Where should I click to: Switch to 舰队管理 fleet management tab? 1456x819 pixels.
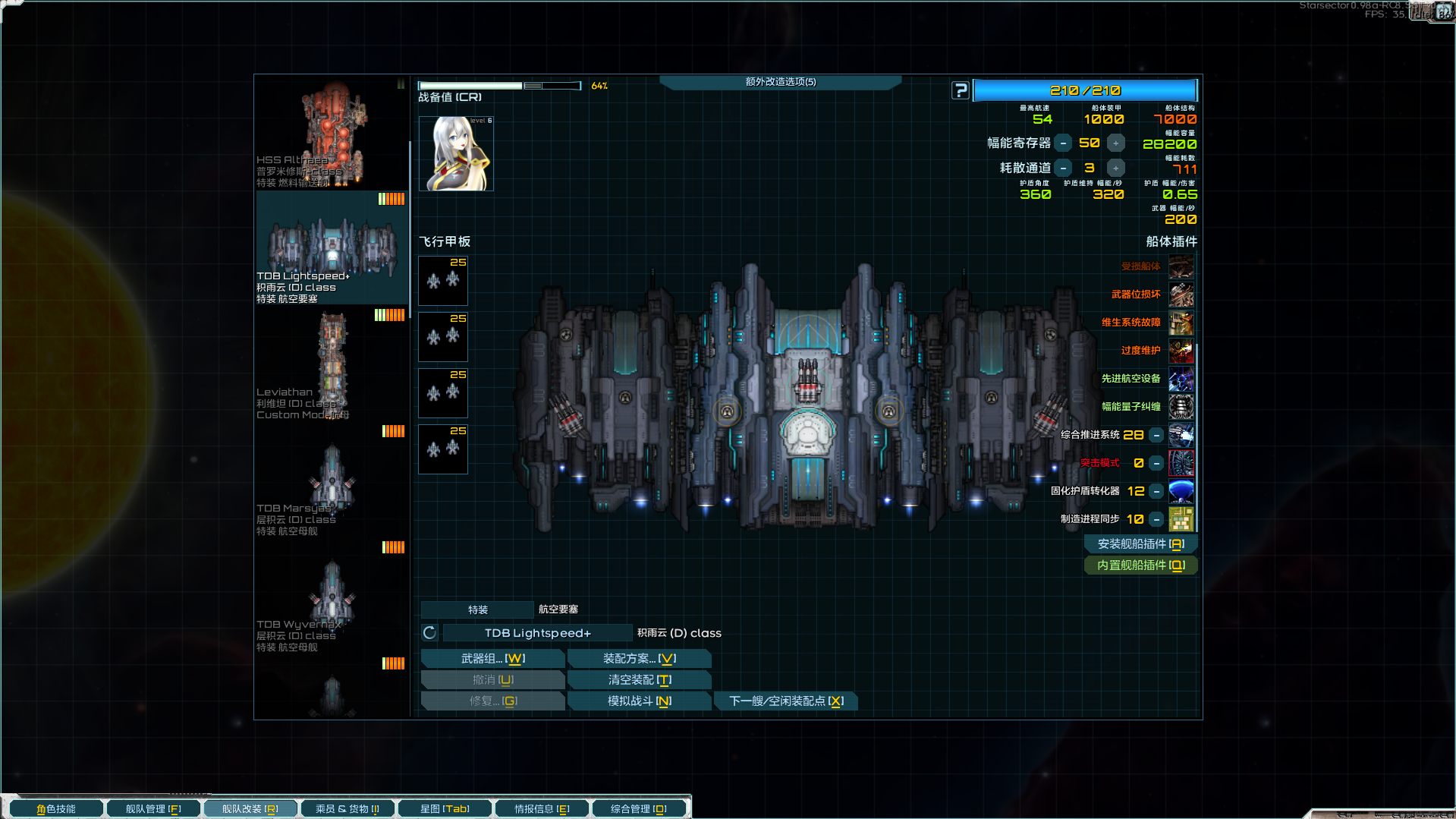(153, 809)
